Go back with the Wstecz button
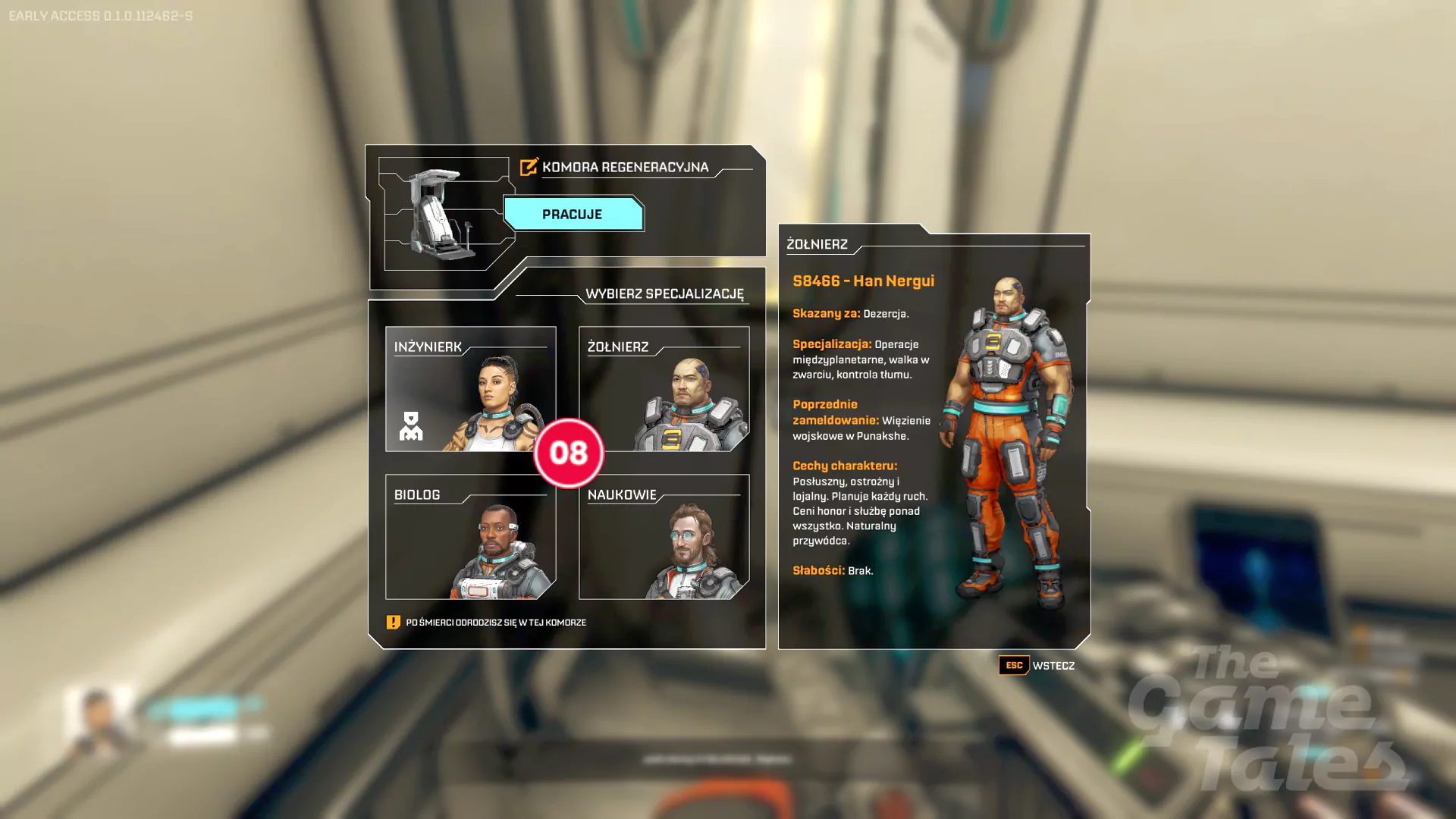 (1037, 666)
